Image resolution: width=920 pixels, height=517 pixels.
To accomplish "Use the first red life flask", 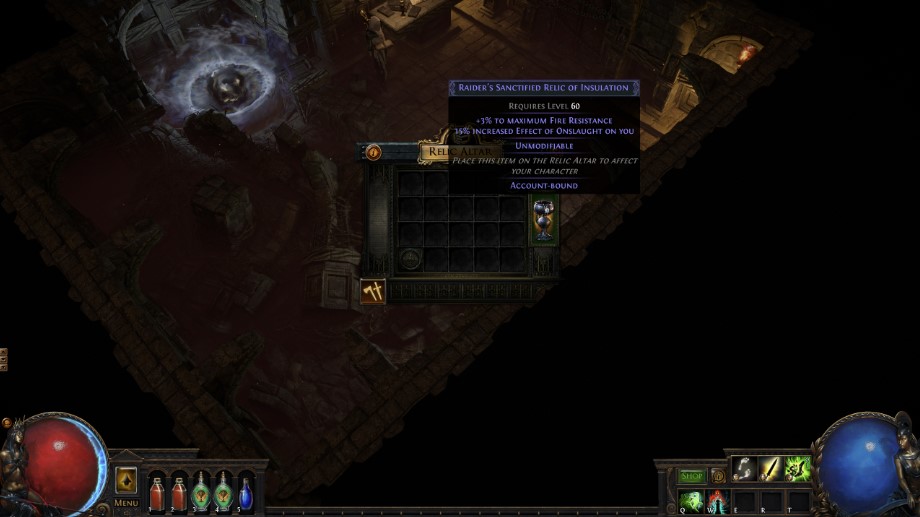I will point(157,493).
